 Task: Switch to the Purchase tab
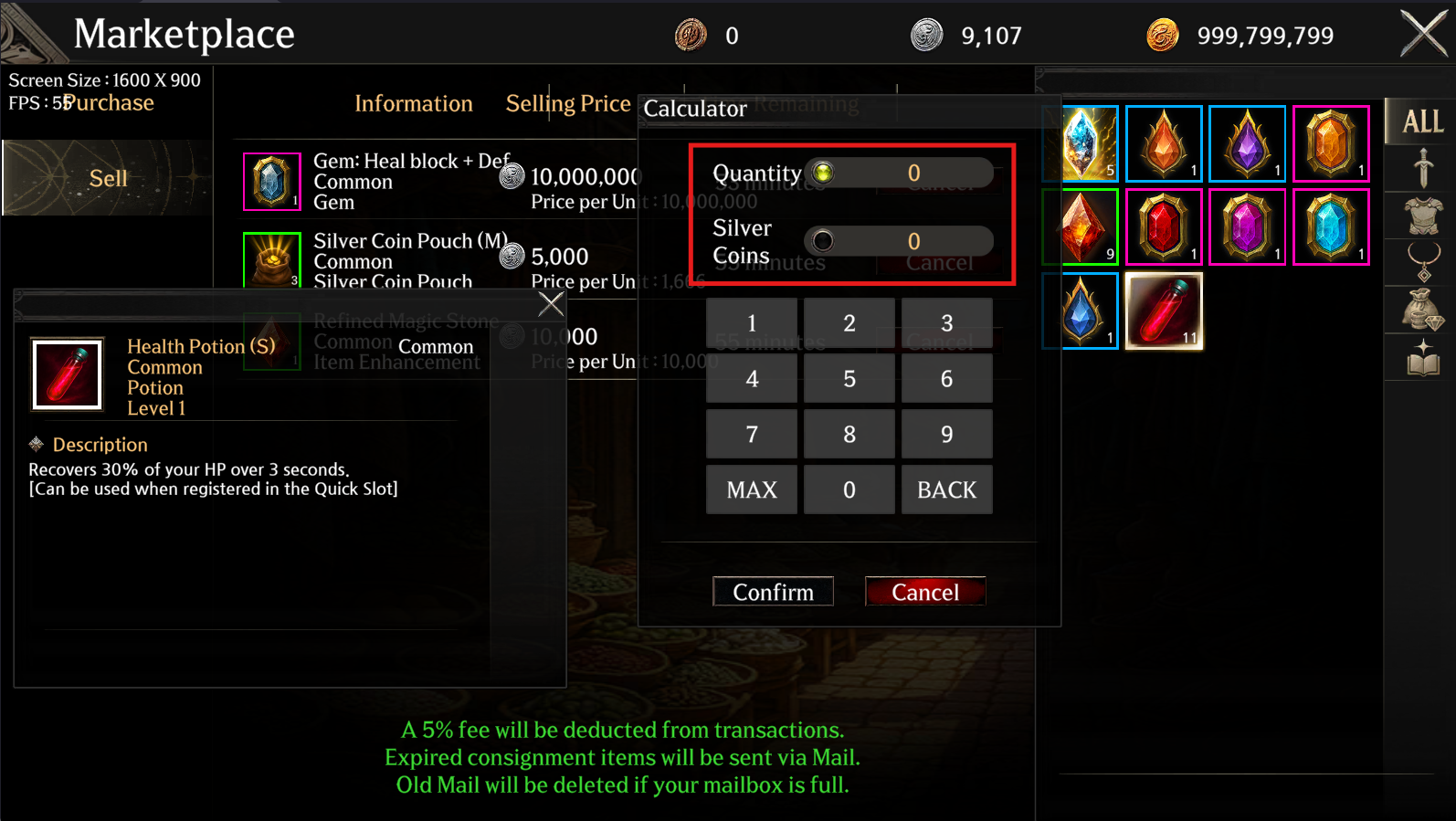coord(110,103)
